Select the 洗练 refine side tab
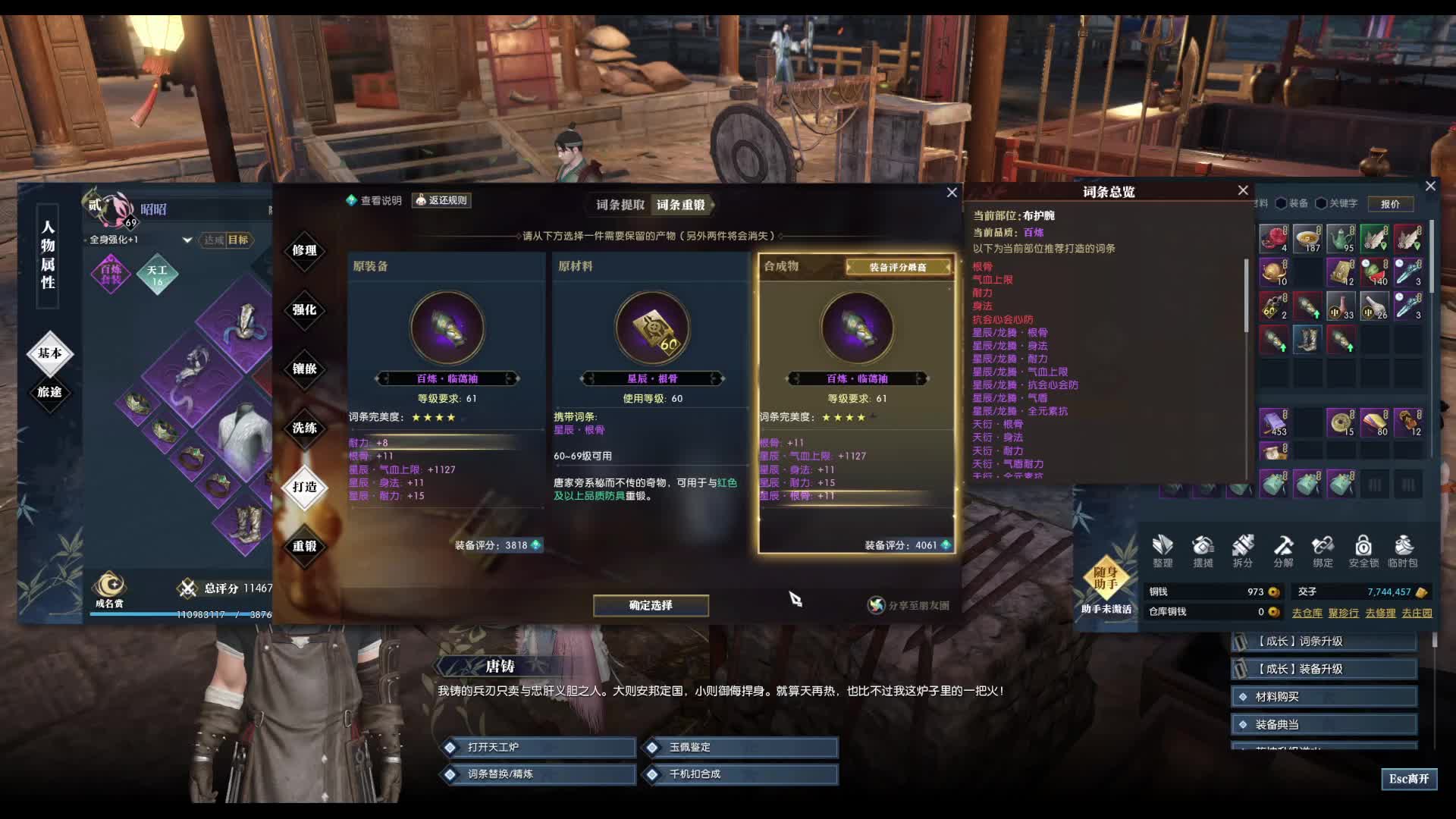This screenshot has width=1456, height=819. coord(304,428)
